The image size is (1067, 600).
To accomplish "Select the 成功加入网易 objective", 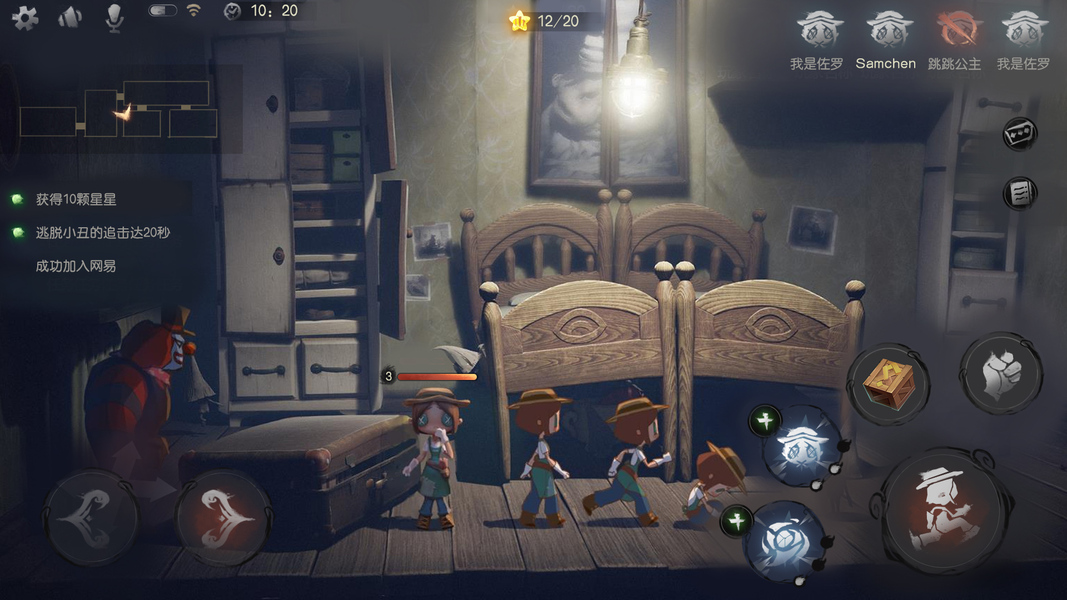I will coord(76,266).
